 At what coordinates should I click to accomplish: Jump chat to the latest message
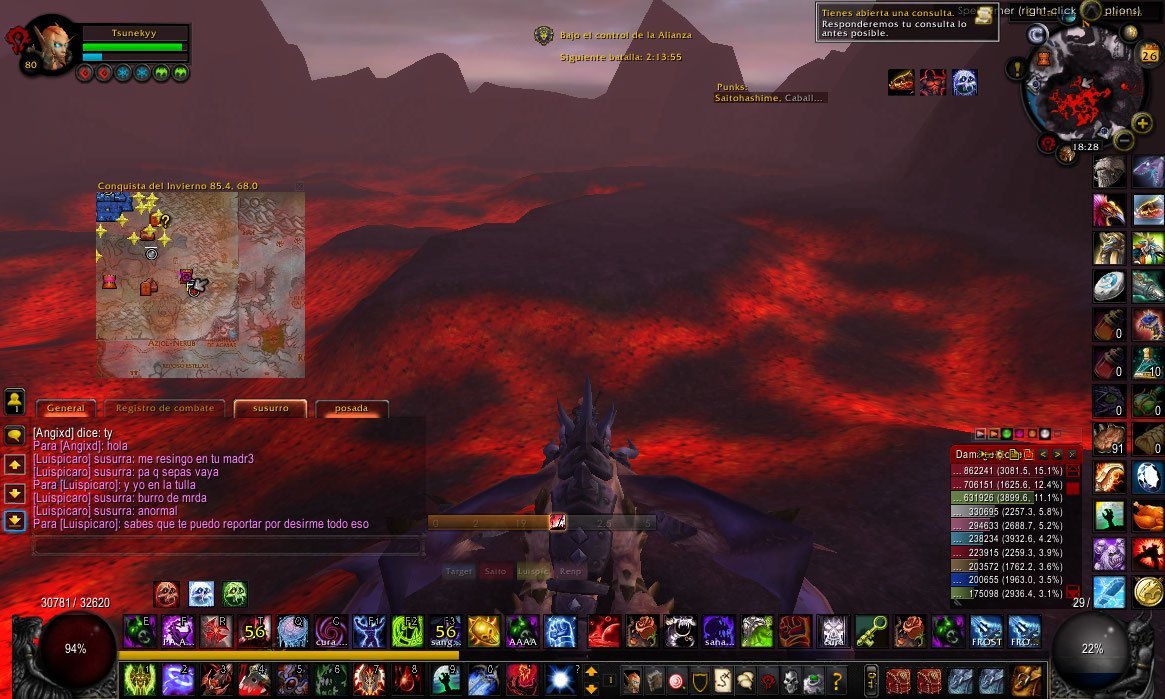coord(15,521)
